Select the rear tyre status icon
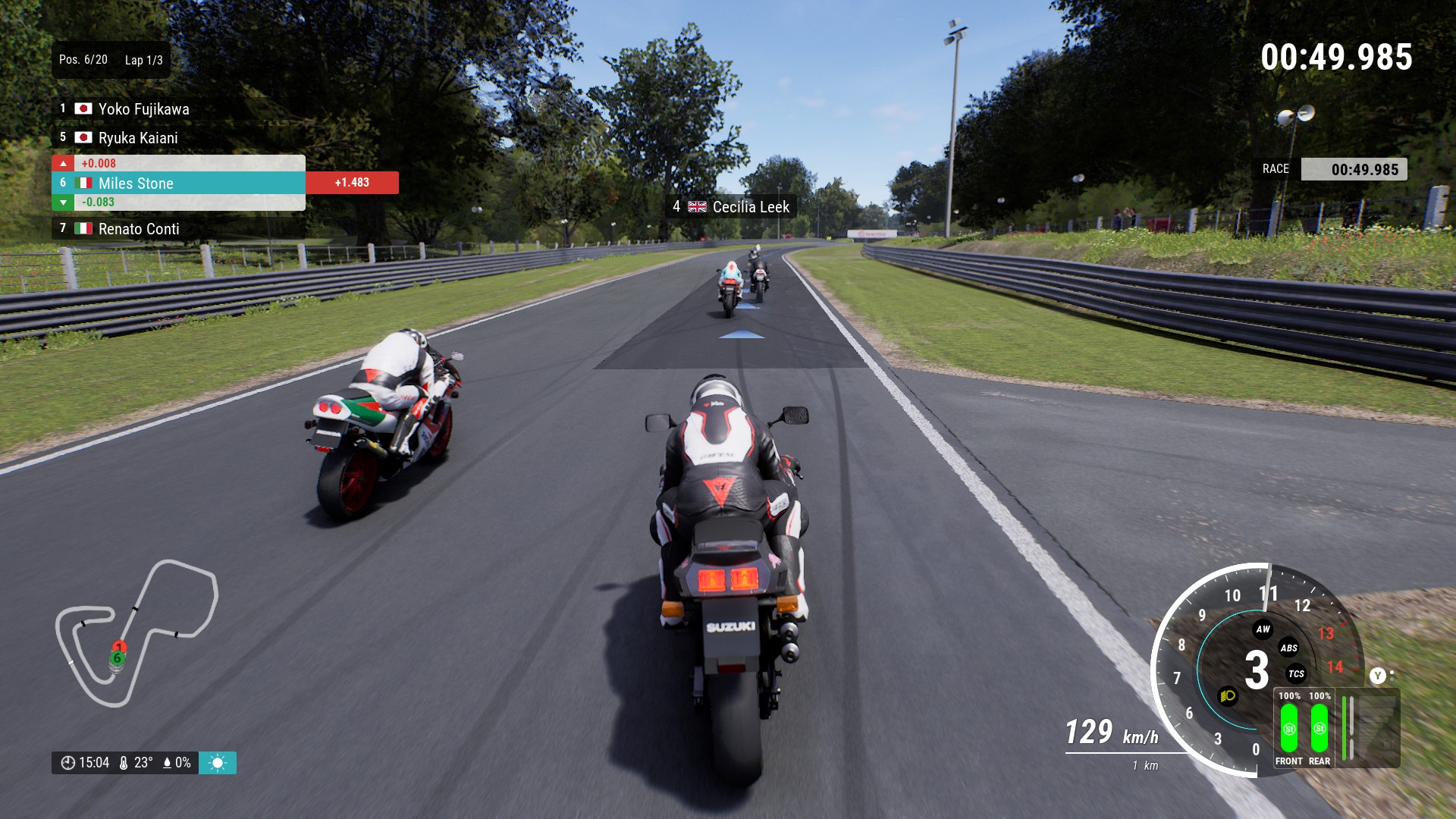The width and height of the screenshot is (1456, 819). 1319,728
